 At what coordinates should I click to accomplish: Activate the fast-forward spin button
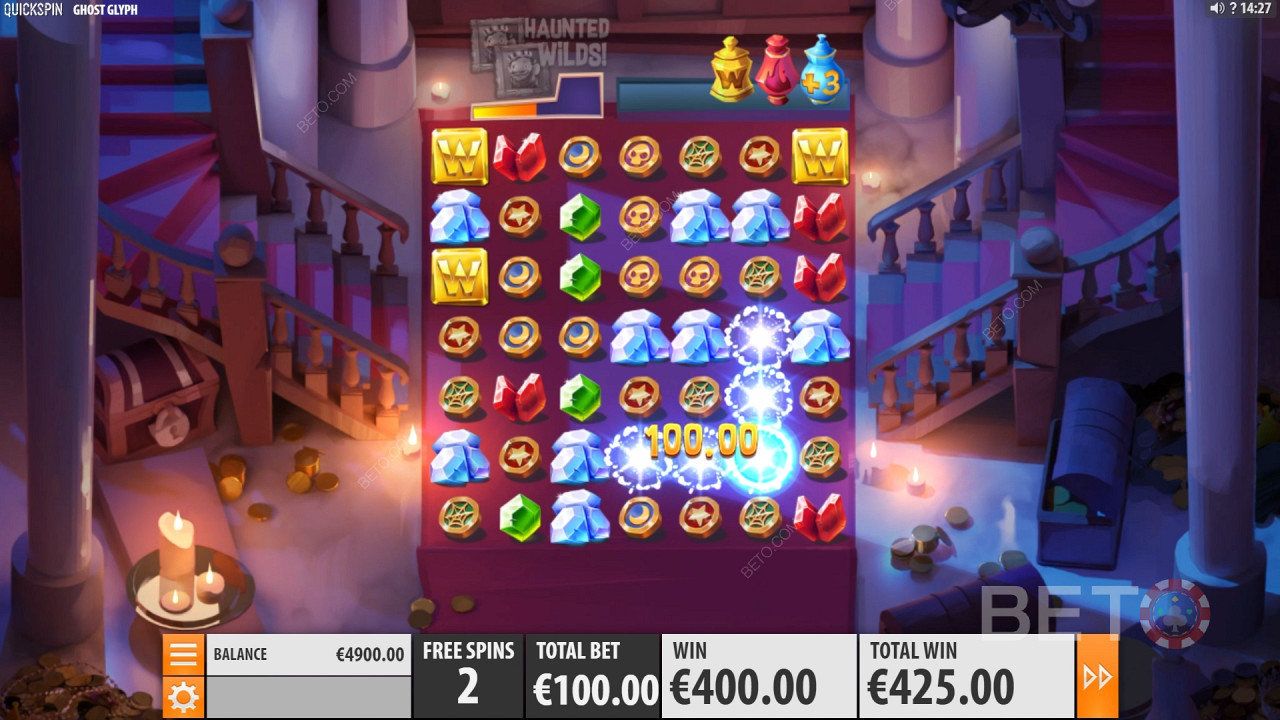1097,677
